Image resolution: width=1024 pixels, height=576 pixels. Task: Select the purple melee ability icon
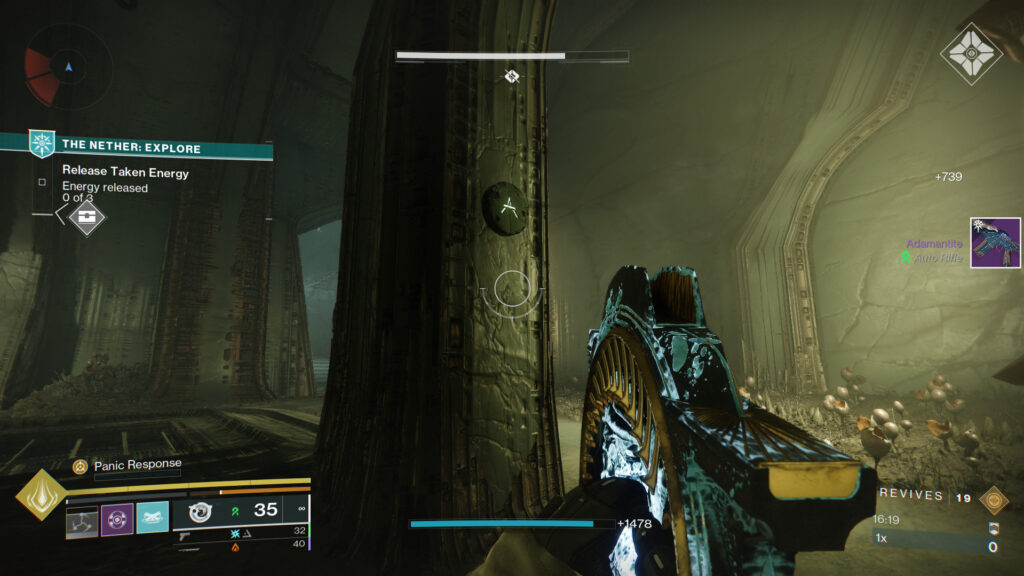[x=117, y=519]
